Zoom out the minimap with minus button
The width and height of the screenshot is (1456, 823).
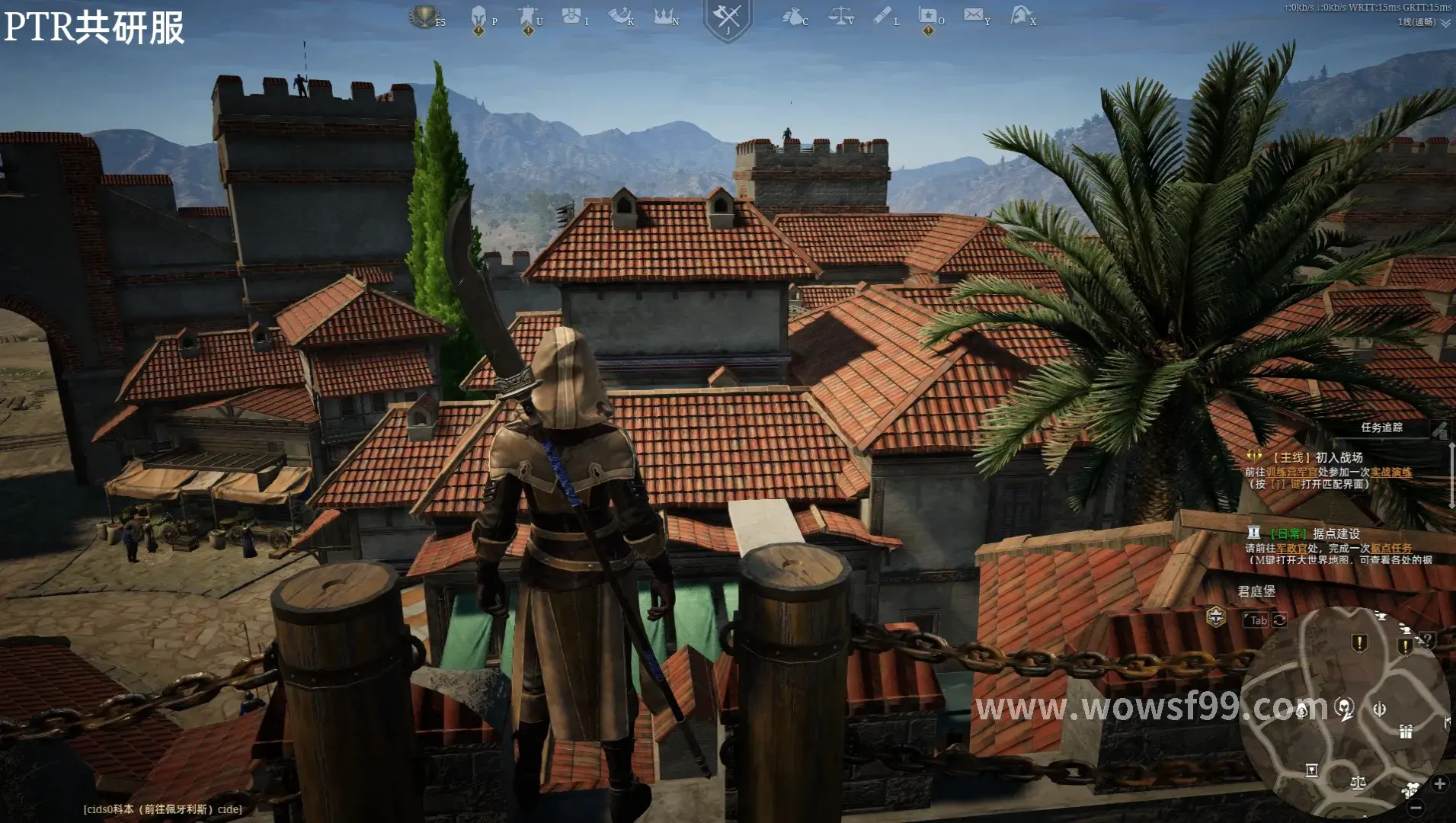(1415, 807)
